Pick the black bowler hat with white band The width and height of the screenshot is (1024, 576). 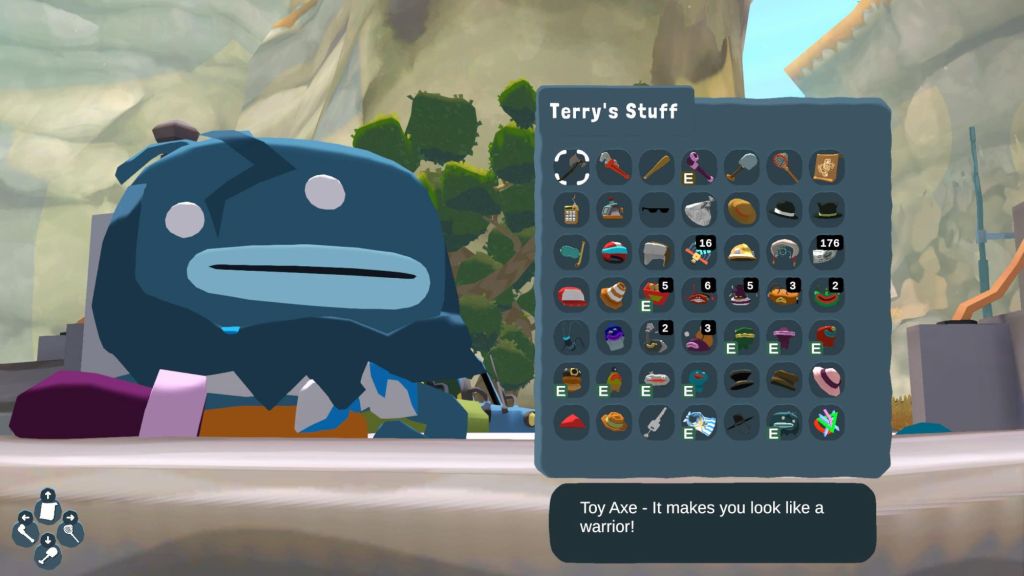coord(784,209)
